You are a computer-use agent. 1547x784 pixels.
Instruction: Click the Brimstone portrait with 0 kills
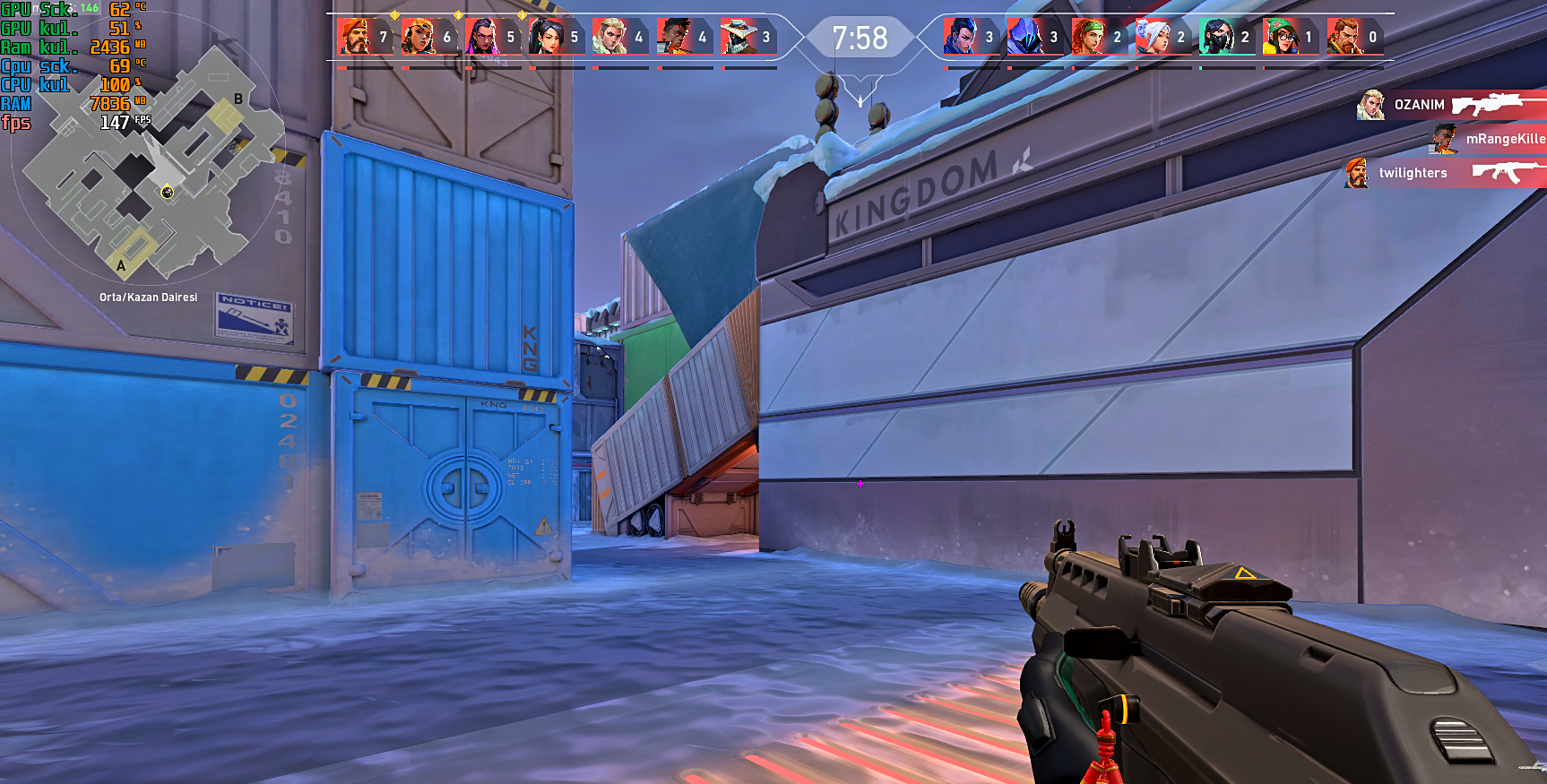[x=1343, y=37]
